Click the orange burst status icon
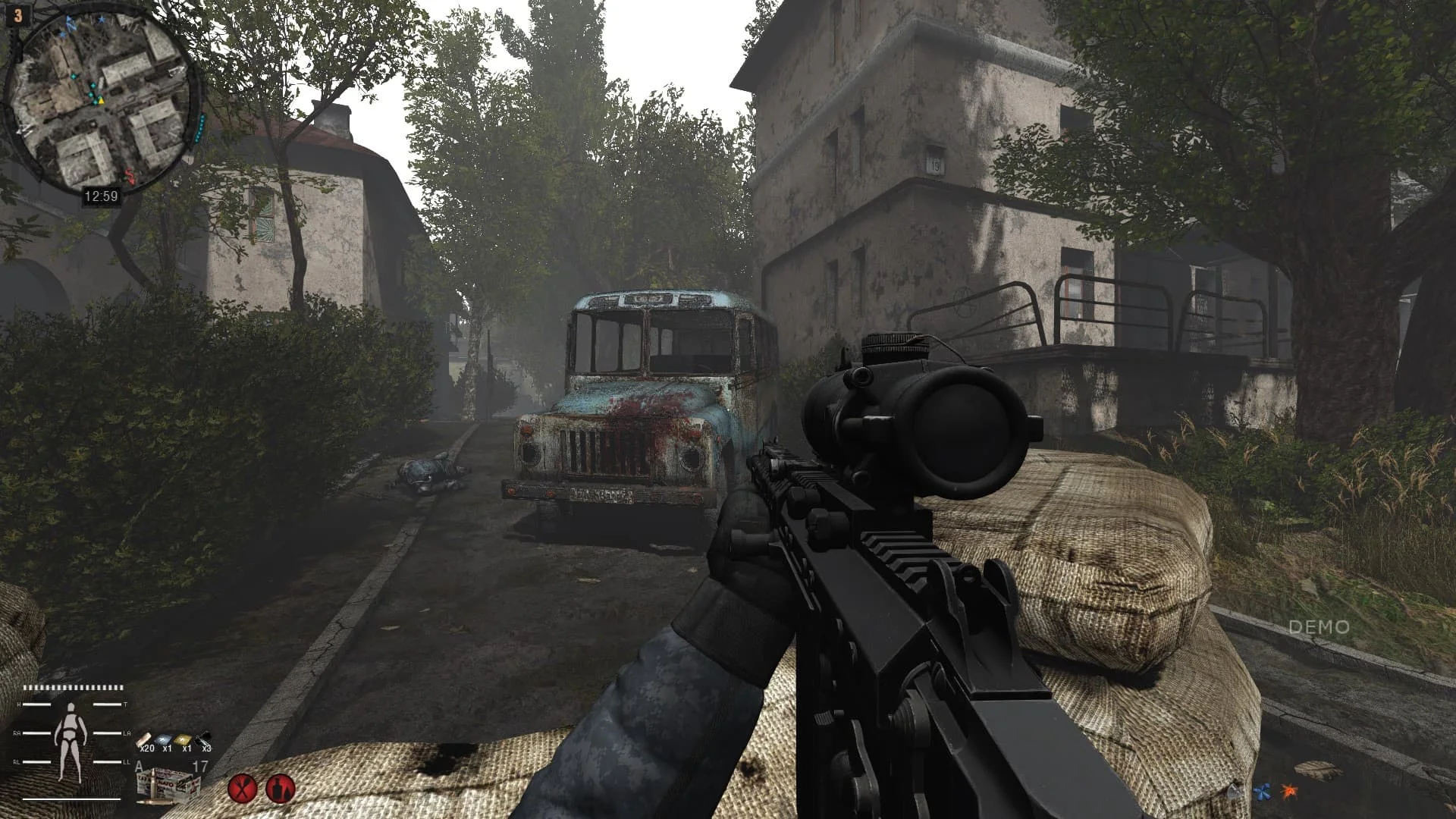The width and height of the screenshot is (1456, 819). [x=1289, y=792]
